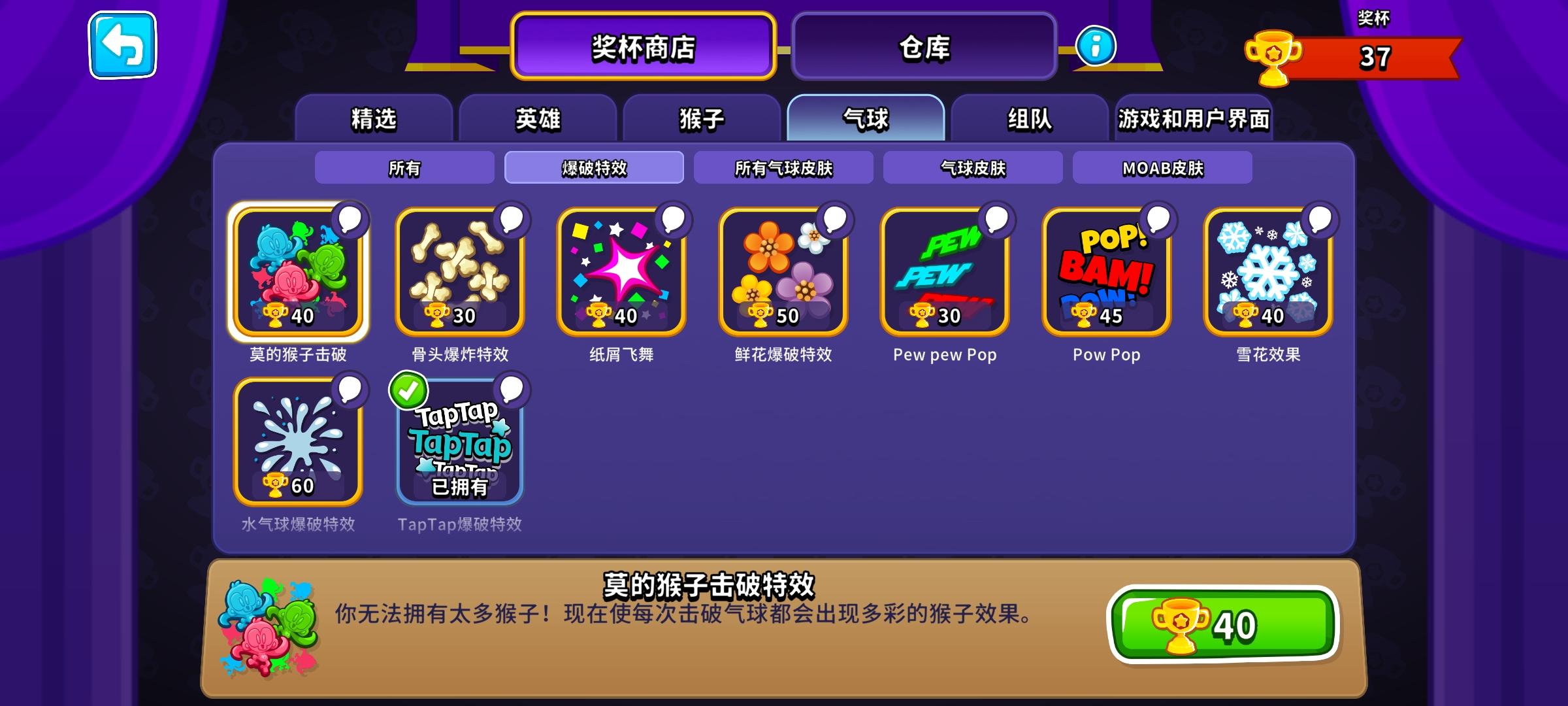
Task: View the owned TapTap爆破特效 thumbnail
Action: [x=459, y=445]
